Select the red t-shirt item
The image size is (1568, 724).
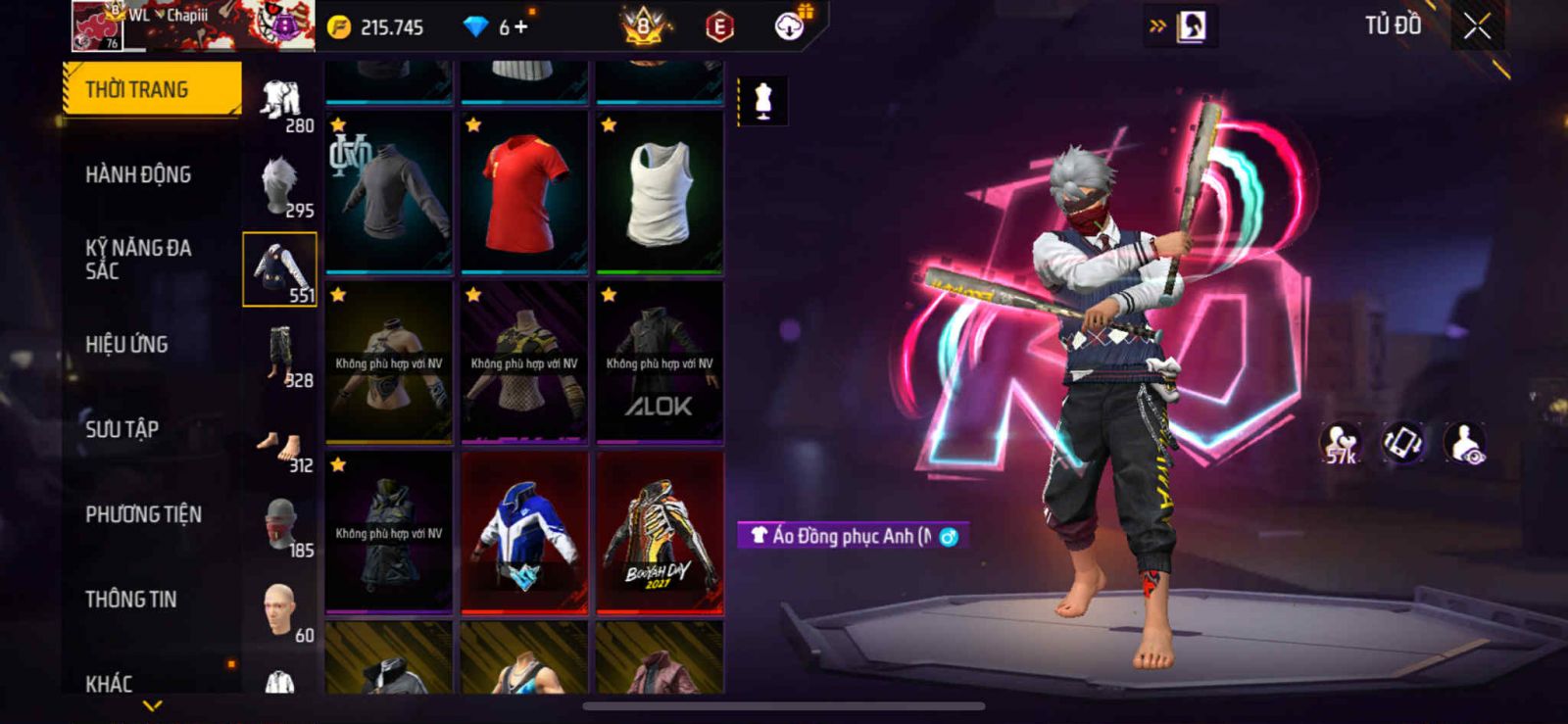point(524,192)
